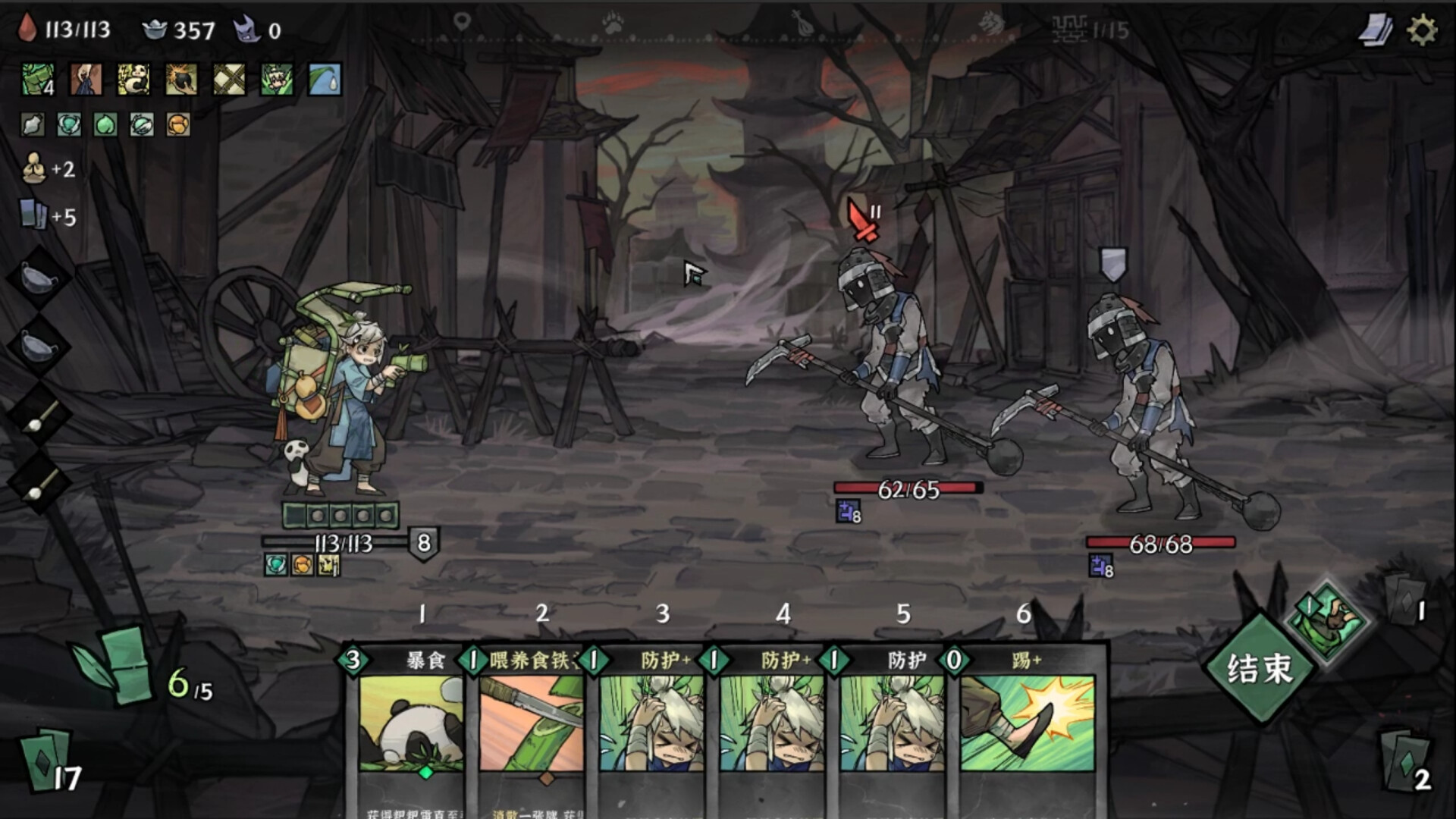
Task: Open the settings gear
Action: (x=1422, y=30)
